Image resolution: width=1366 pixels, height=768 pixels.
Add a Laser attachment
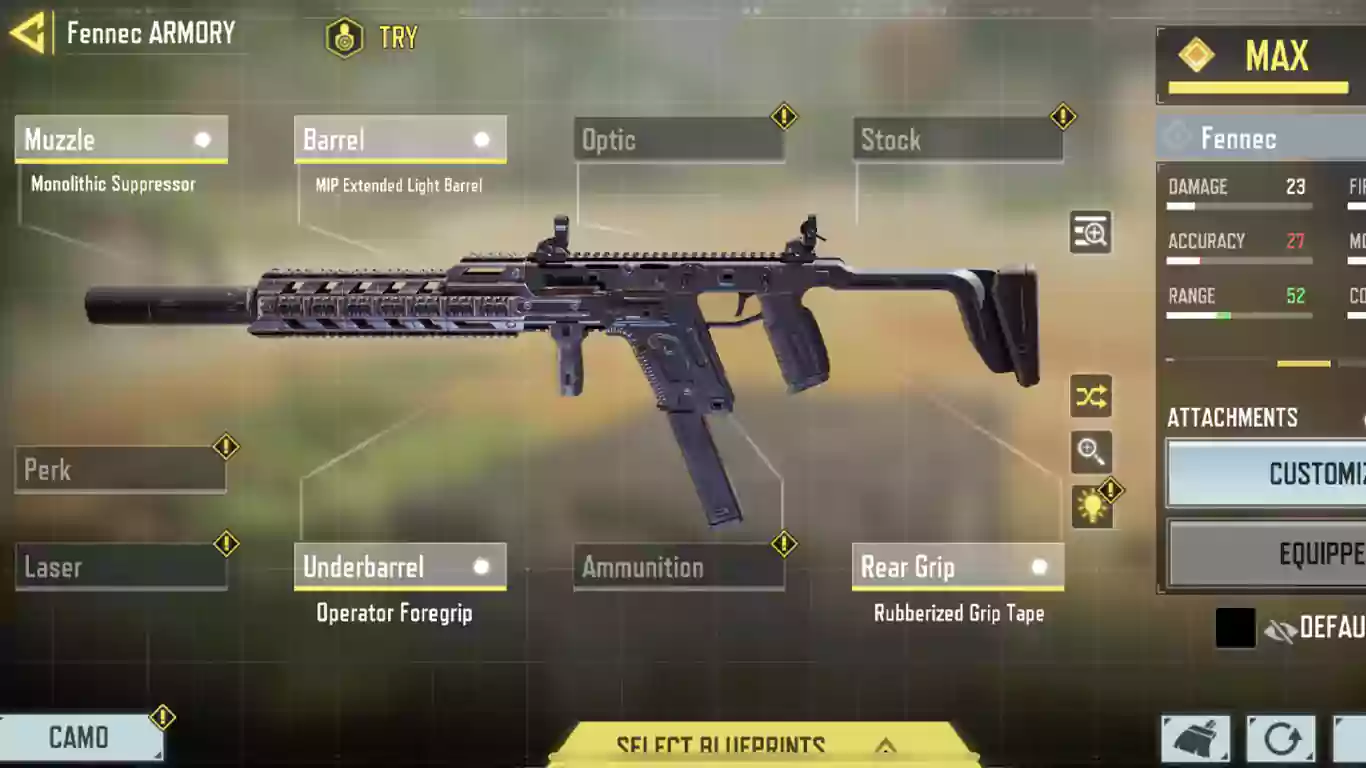click(x=120, y=568)
